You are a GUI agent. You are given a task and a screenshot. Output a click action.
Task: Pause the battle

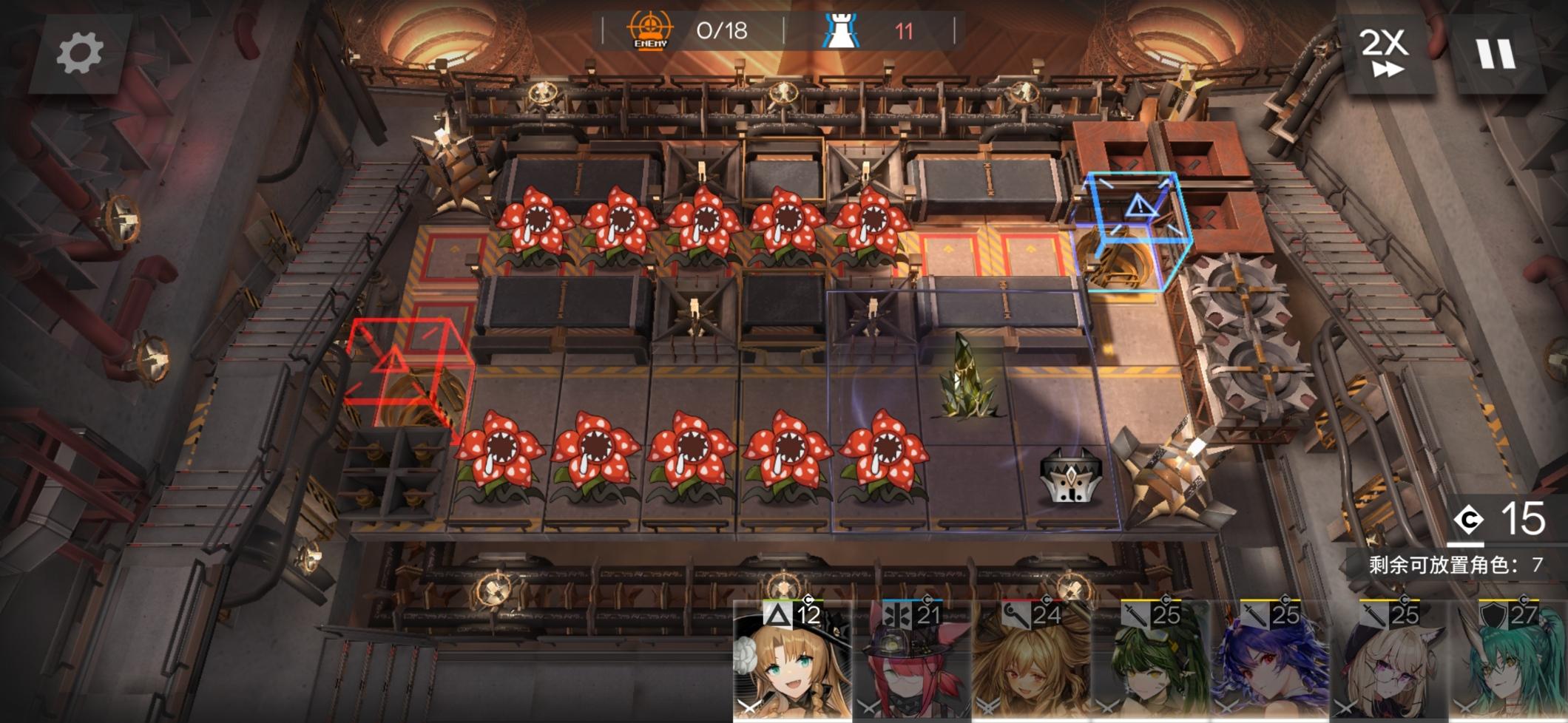point(1496,53)
